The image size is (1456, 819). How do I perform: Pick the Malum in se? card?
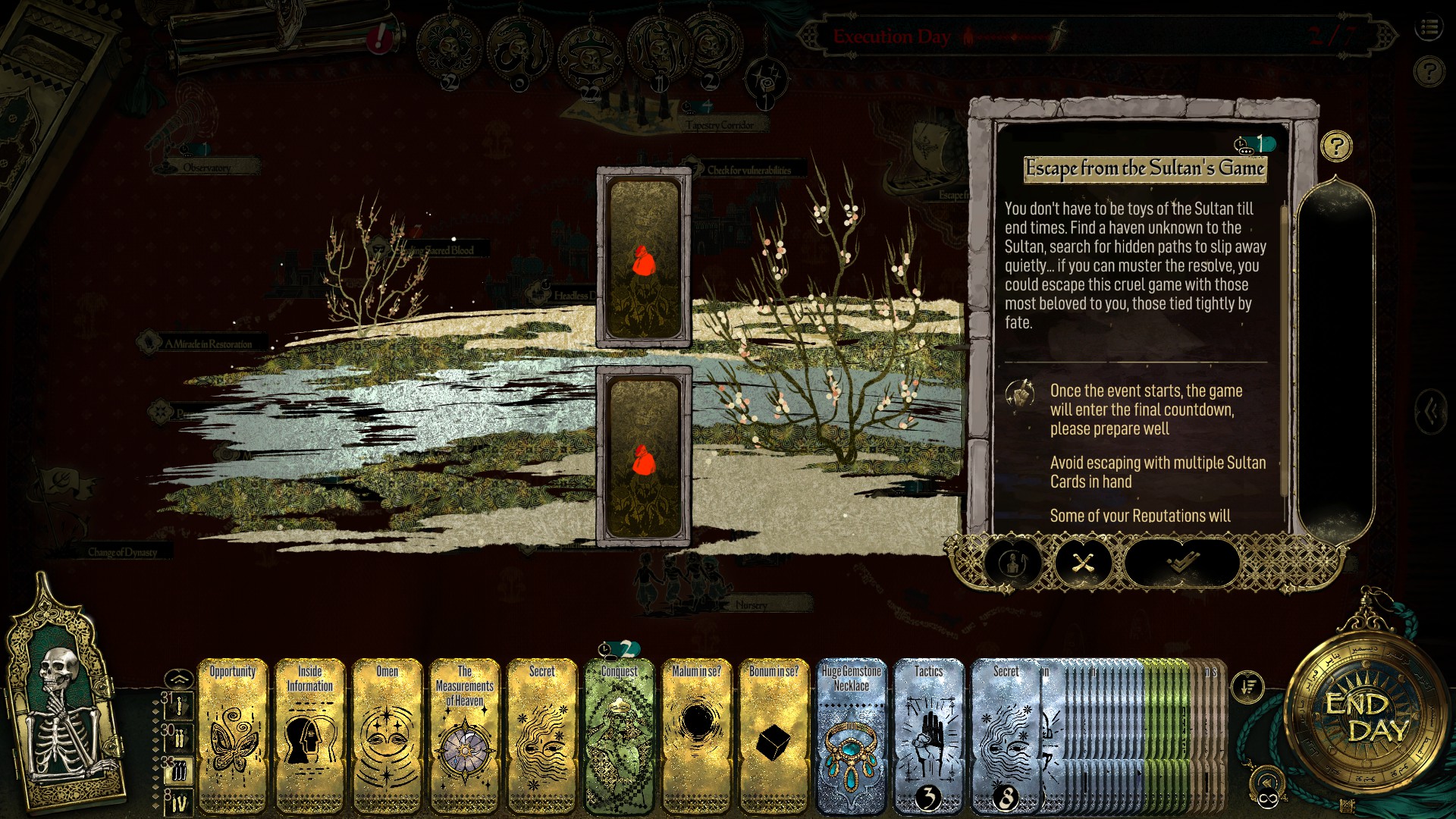pyautogui.click(x=697, y=734)
